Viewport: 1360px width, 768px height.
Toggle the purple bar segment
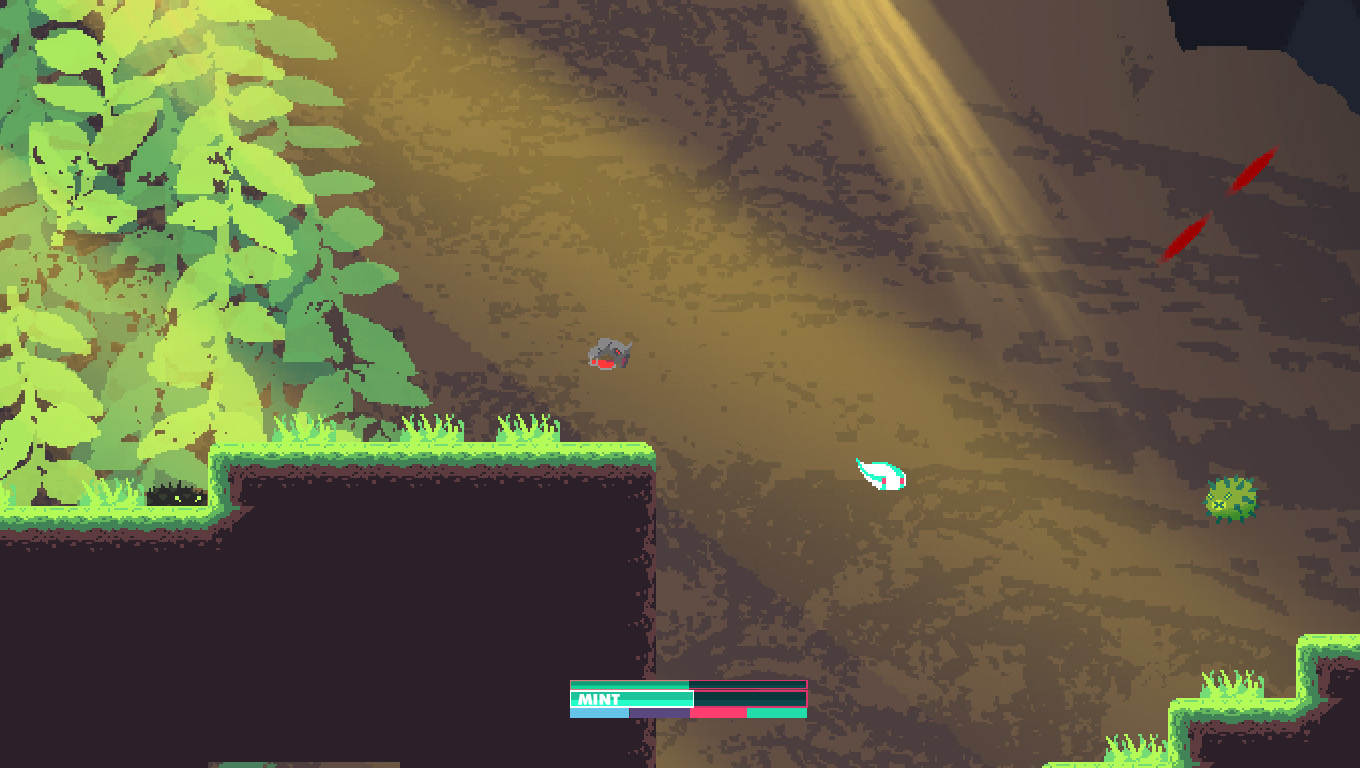click(x=658, y=713)
